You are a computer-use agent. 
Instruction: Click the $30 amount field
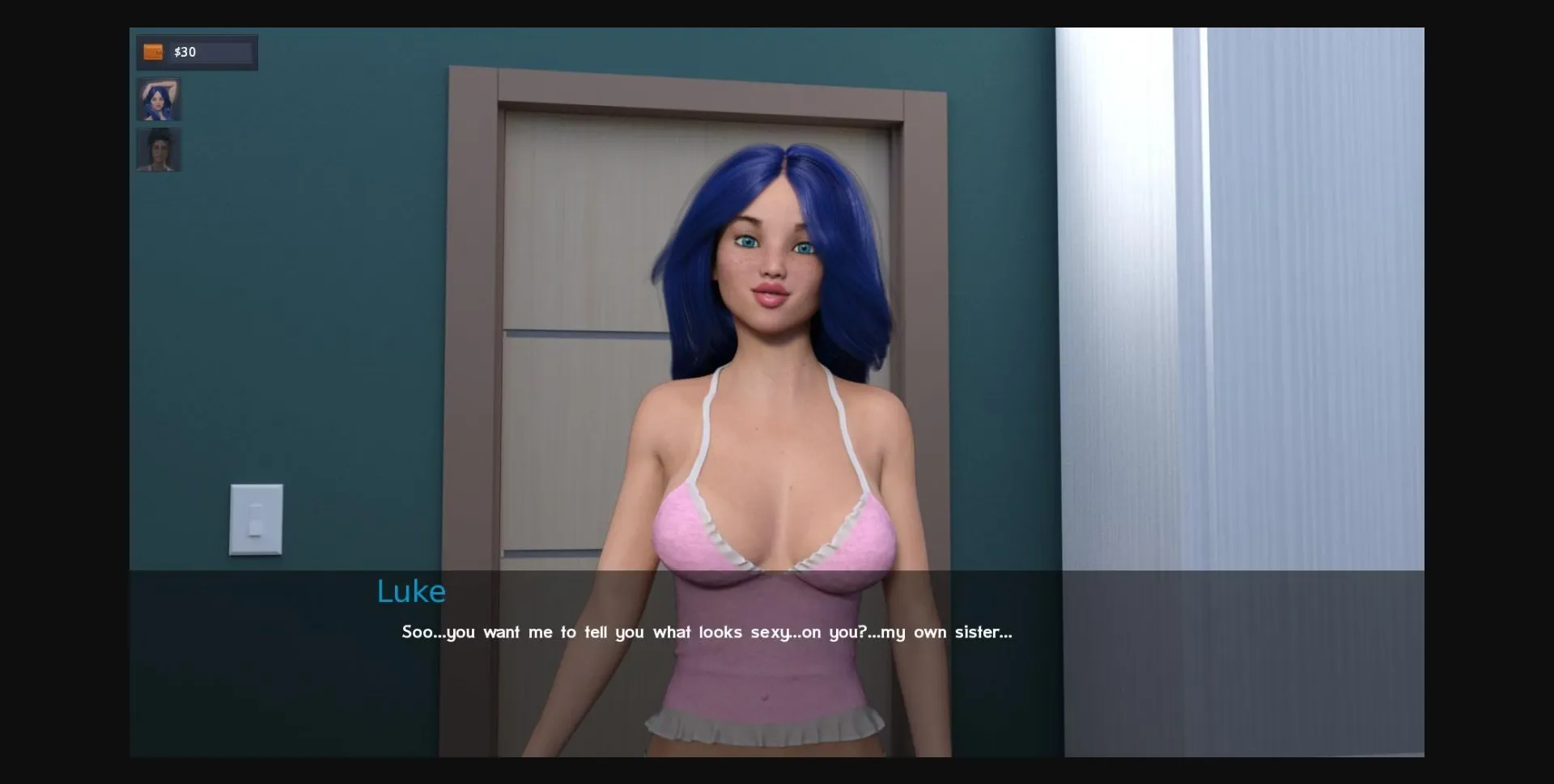[x=186, y=52]
